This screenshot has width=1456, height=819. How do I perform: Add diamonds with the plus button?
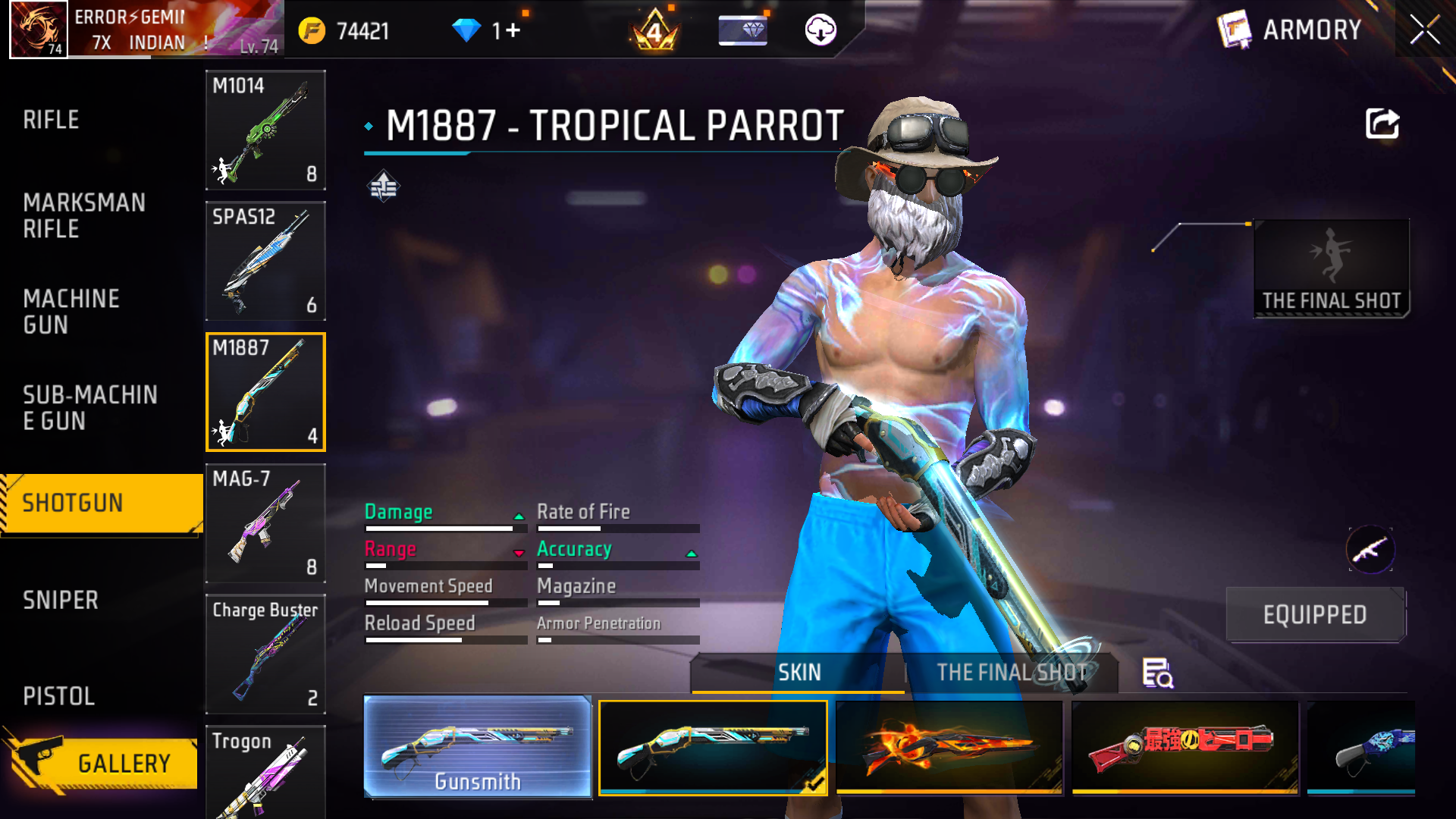(513, 30)
